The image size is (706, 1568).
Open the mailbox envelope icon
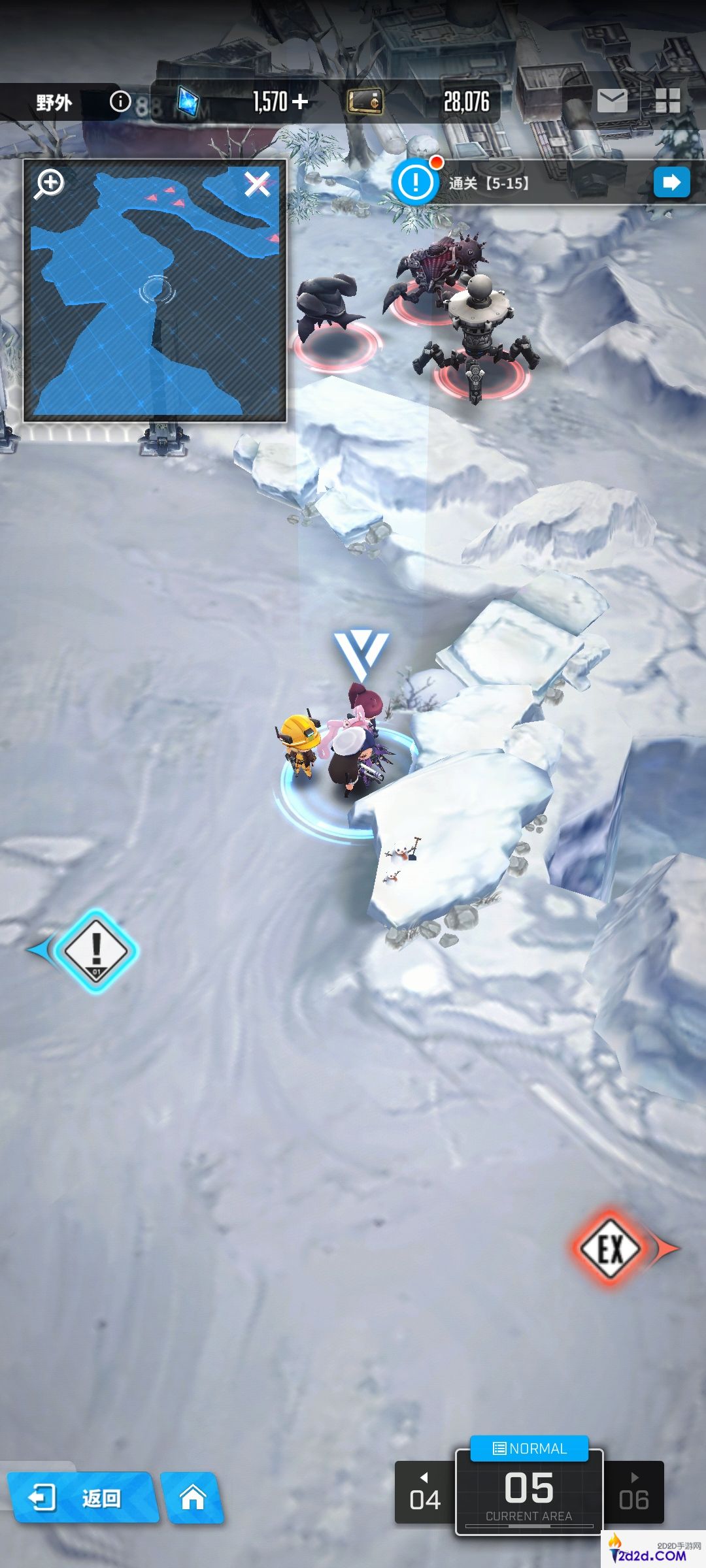(612, 101)
